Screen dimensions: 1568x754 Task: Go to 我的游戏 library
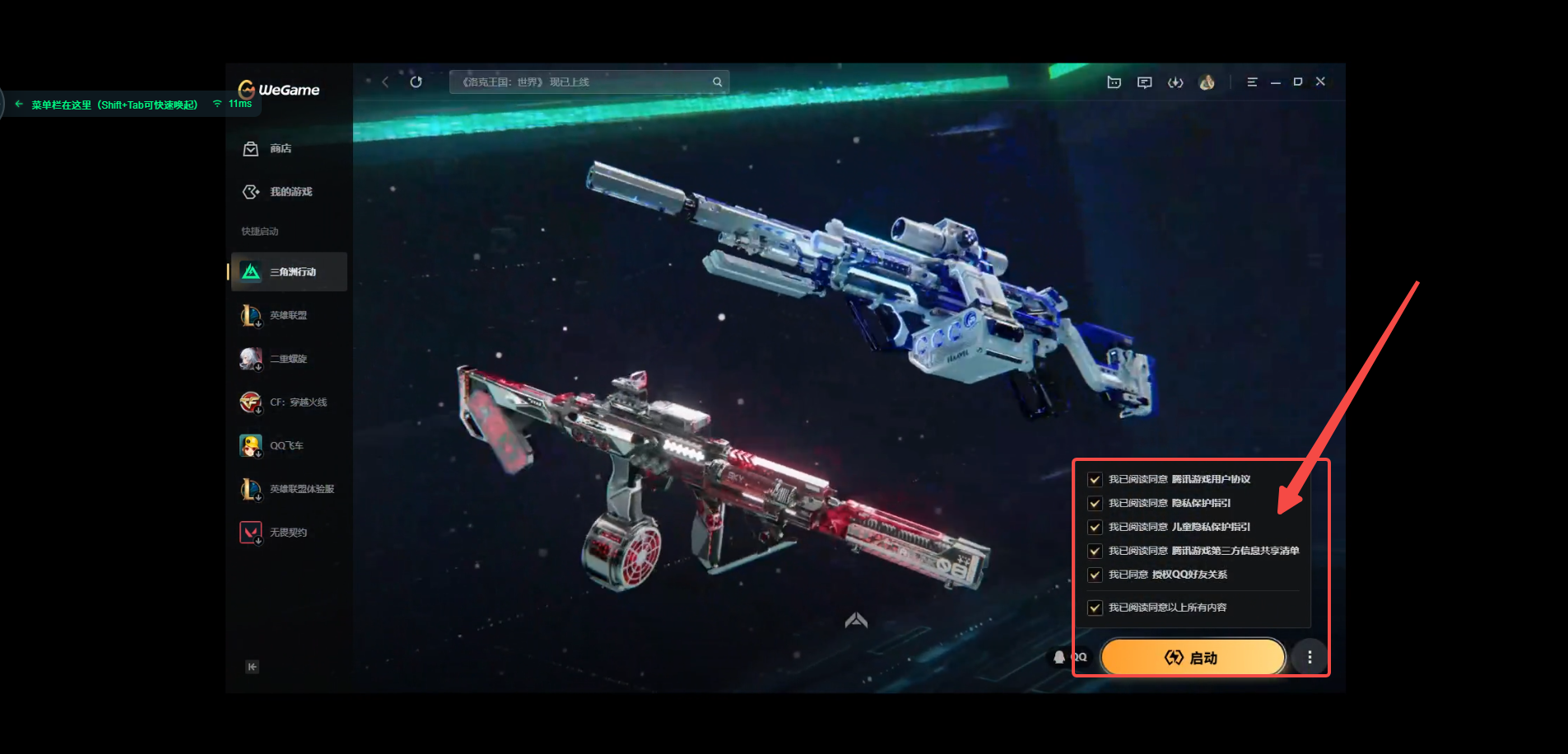click(x=278, y=192)
